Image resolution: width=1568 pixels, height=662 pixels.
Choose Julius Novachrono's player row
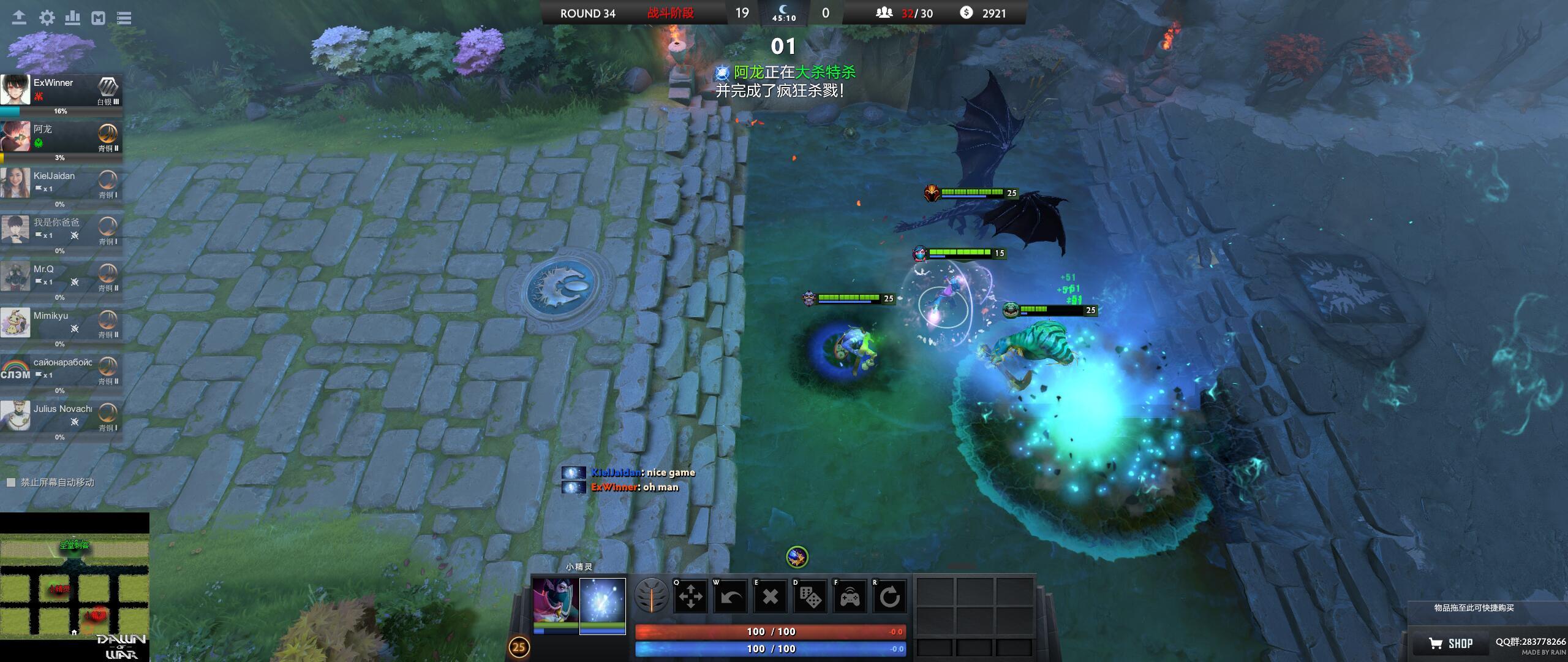(61, 416)
